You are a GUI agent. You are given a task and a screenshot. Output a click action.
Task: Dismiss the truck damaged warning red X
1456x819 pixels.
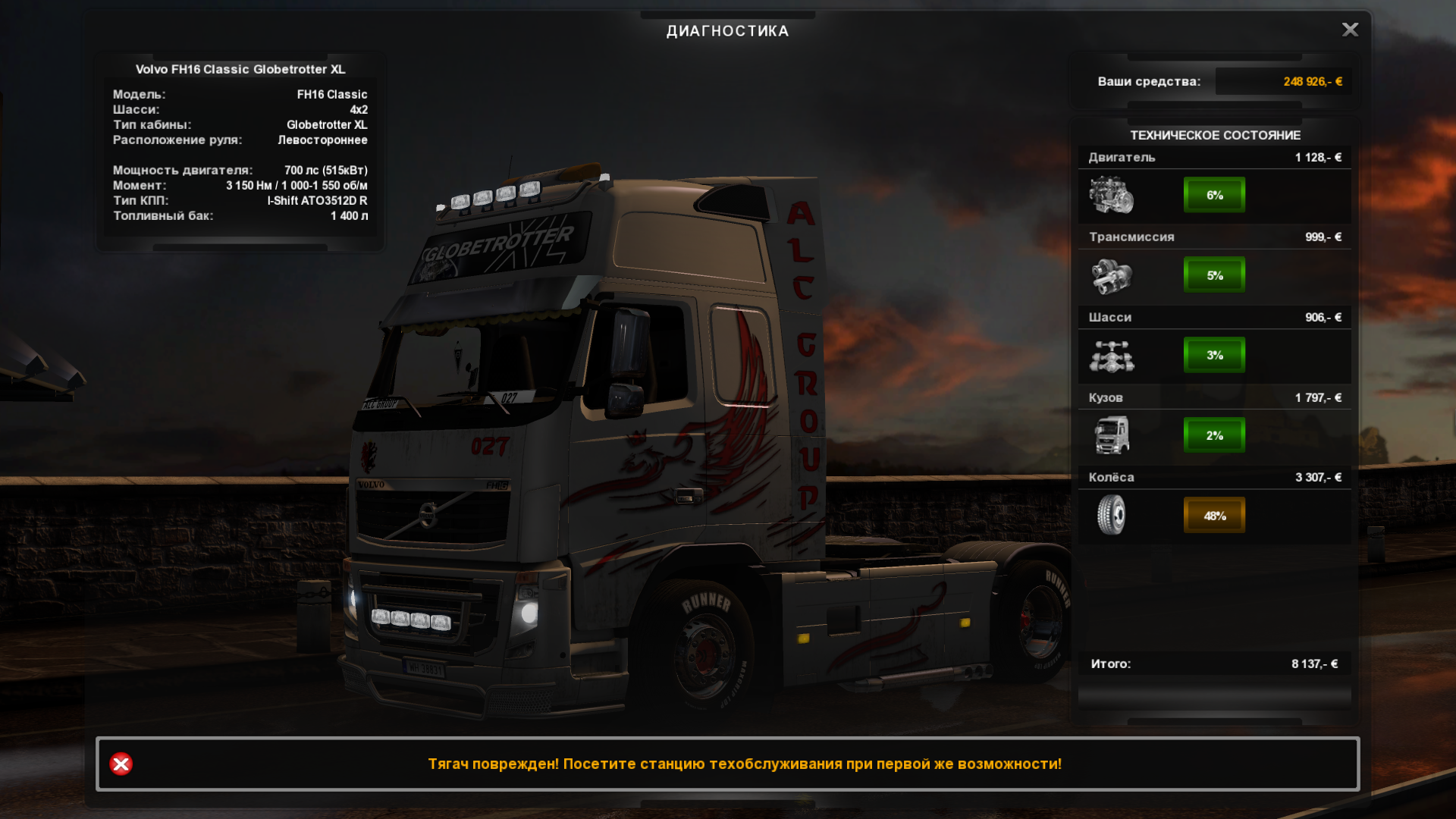(x=121, y=764)
